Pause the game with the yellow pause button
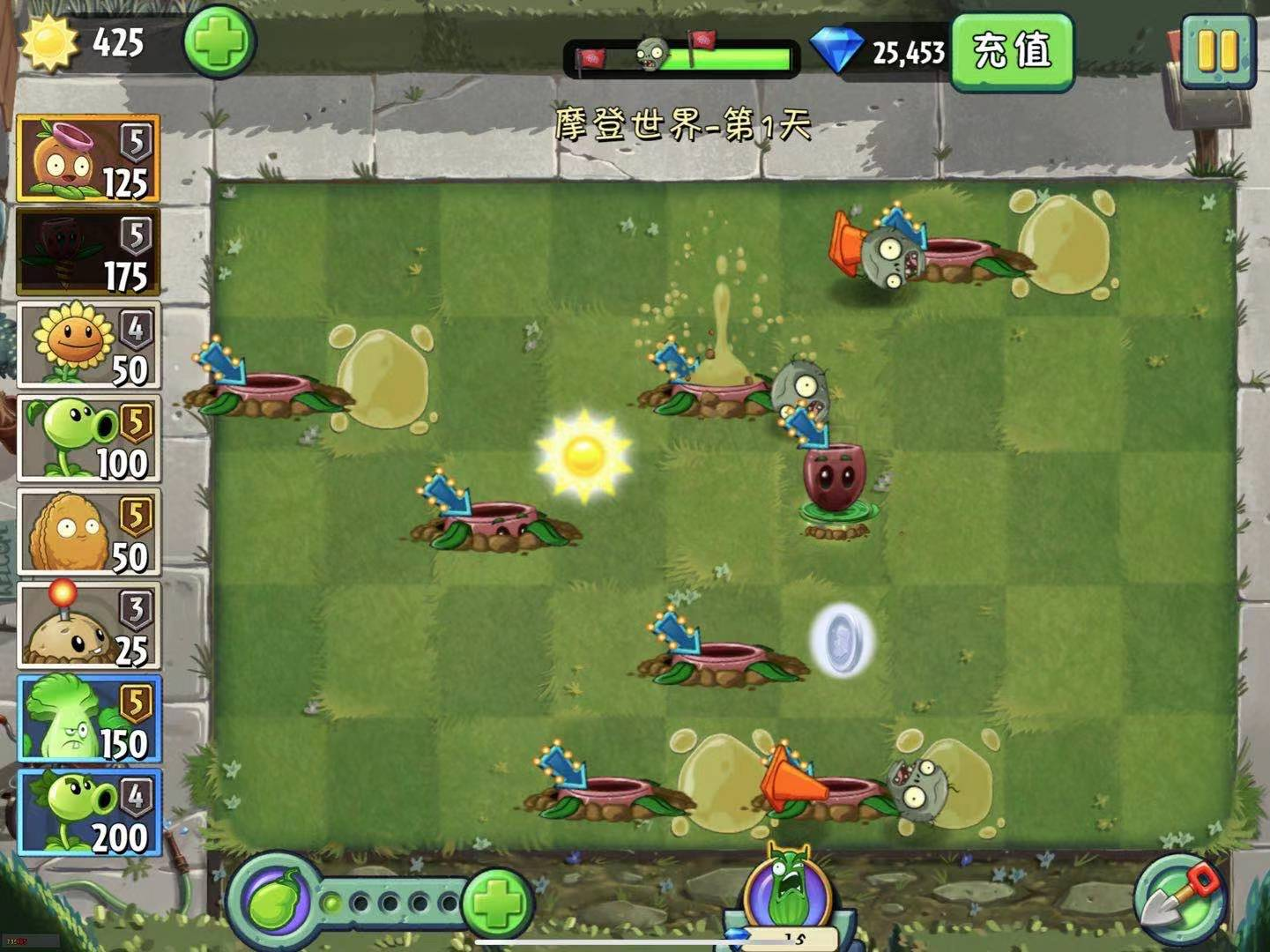1270x952 pixels. point(1219,51)
